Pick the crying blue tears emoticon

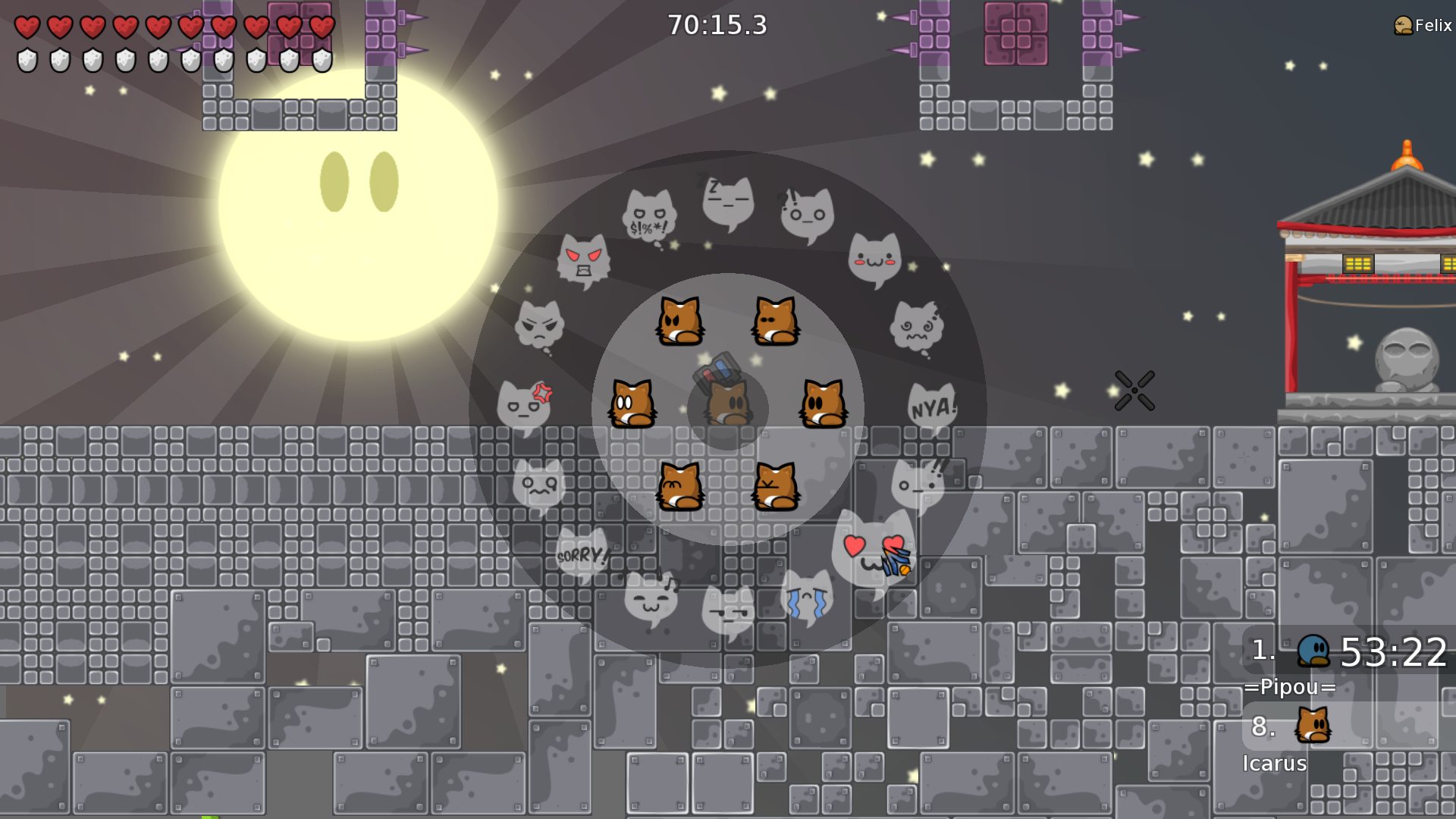click(806, 597)
